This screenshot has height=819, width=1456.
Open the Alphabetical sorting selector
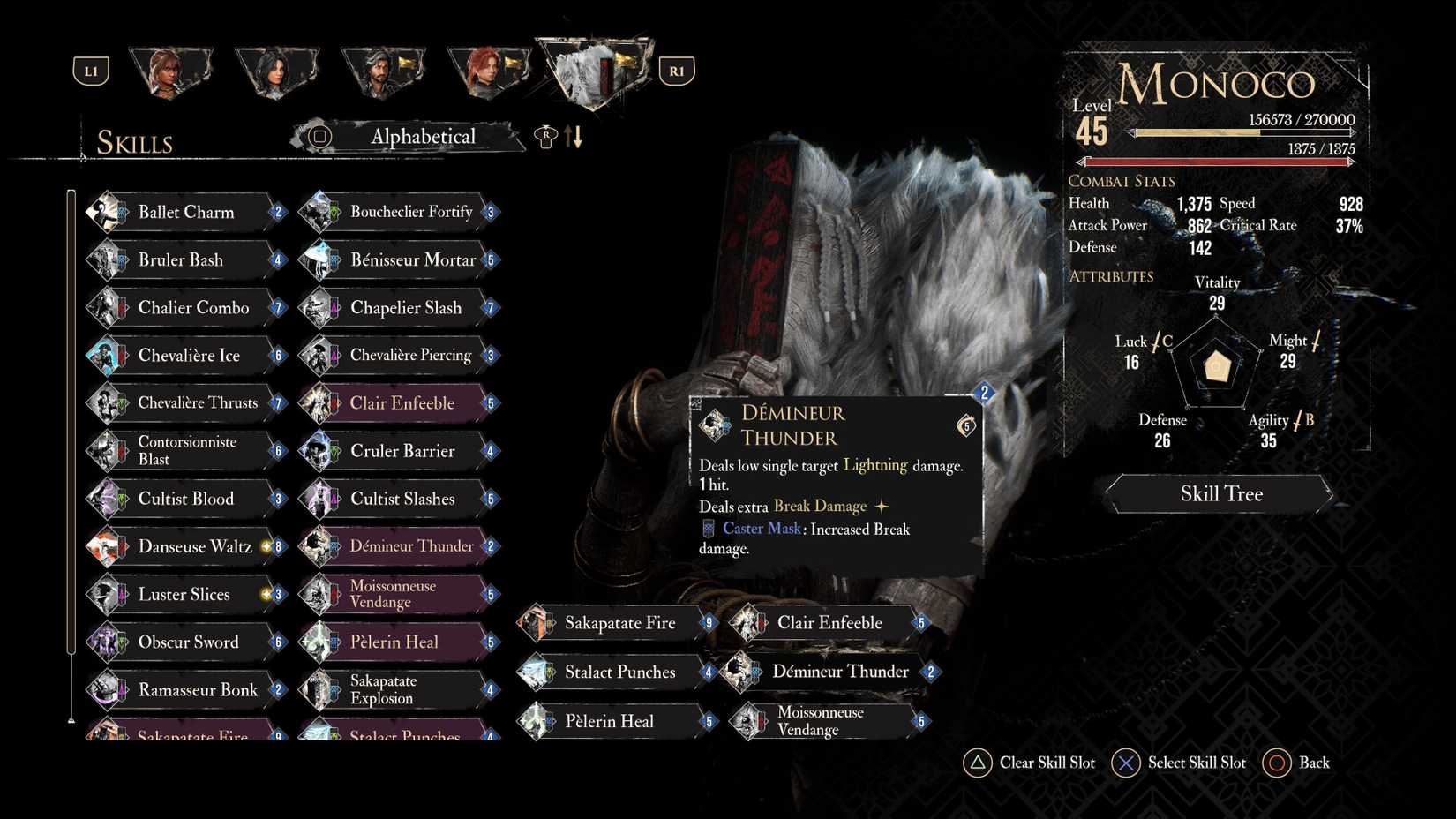pos(410,137)
